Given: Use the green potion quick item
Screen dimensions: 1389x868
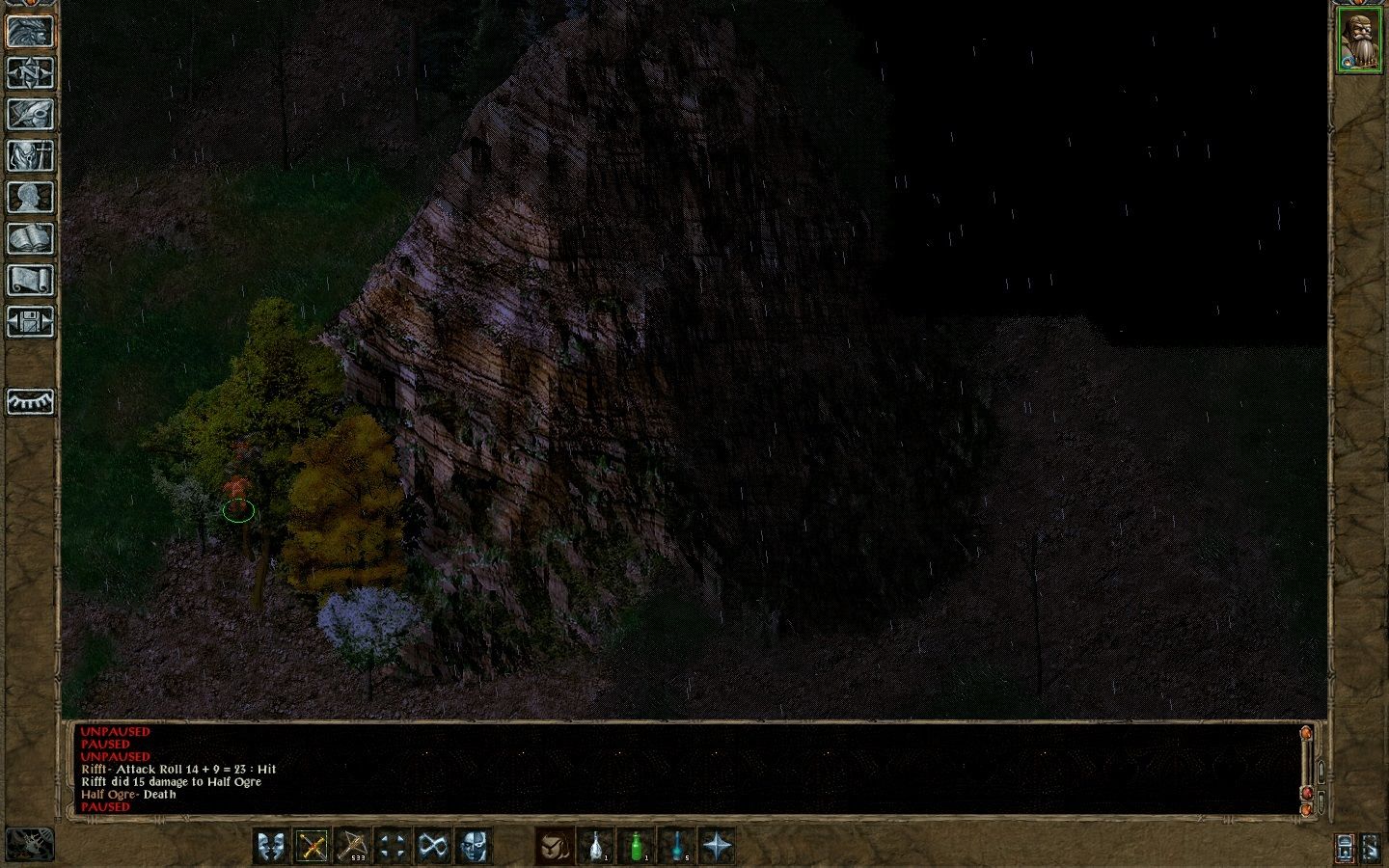Looking at the screenshot, I should pyautogui.click(x=635, y=847).
